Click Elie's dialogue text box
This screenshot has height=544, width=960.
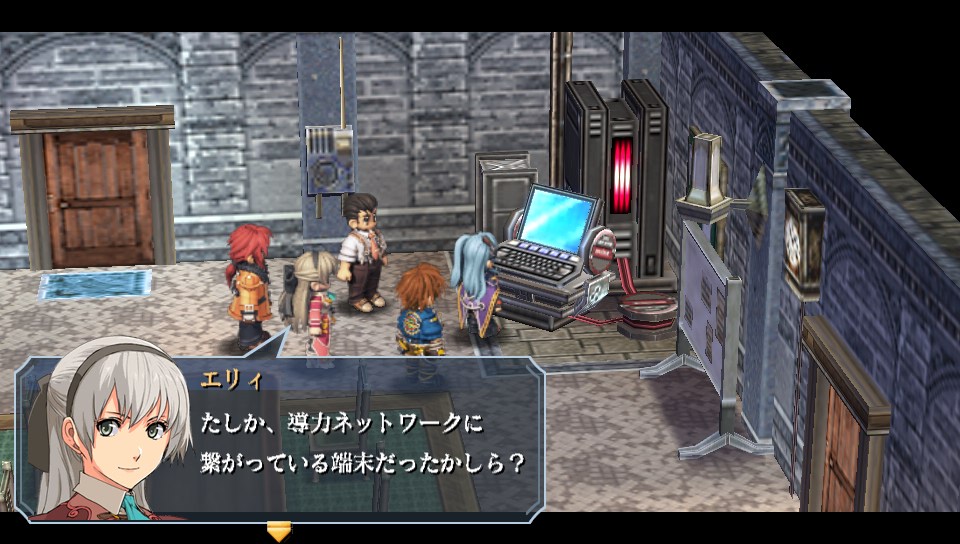click(x=360, y=442)
